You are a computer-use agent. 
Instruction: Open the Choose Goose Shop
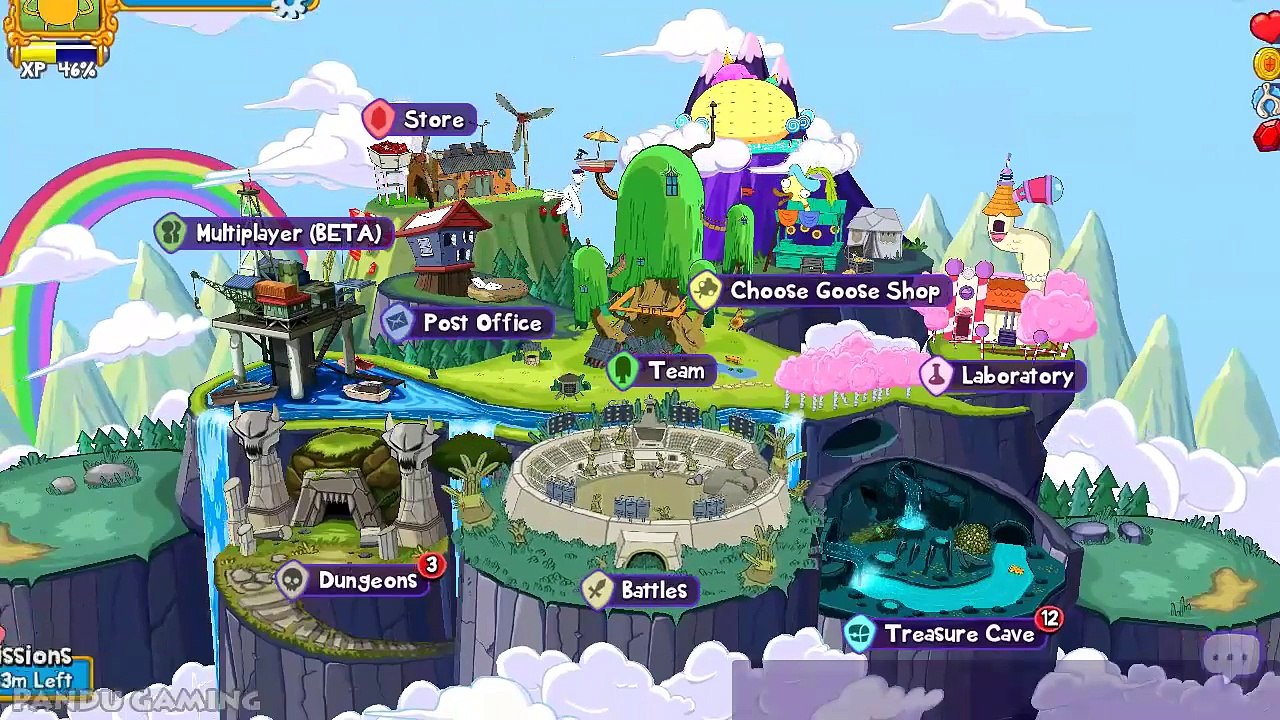point(818,291)
